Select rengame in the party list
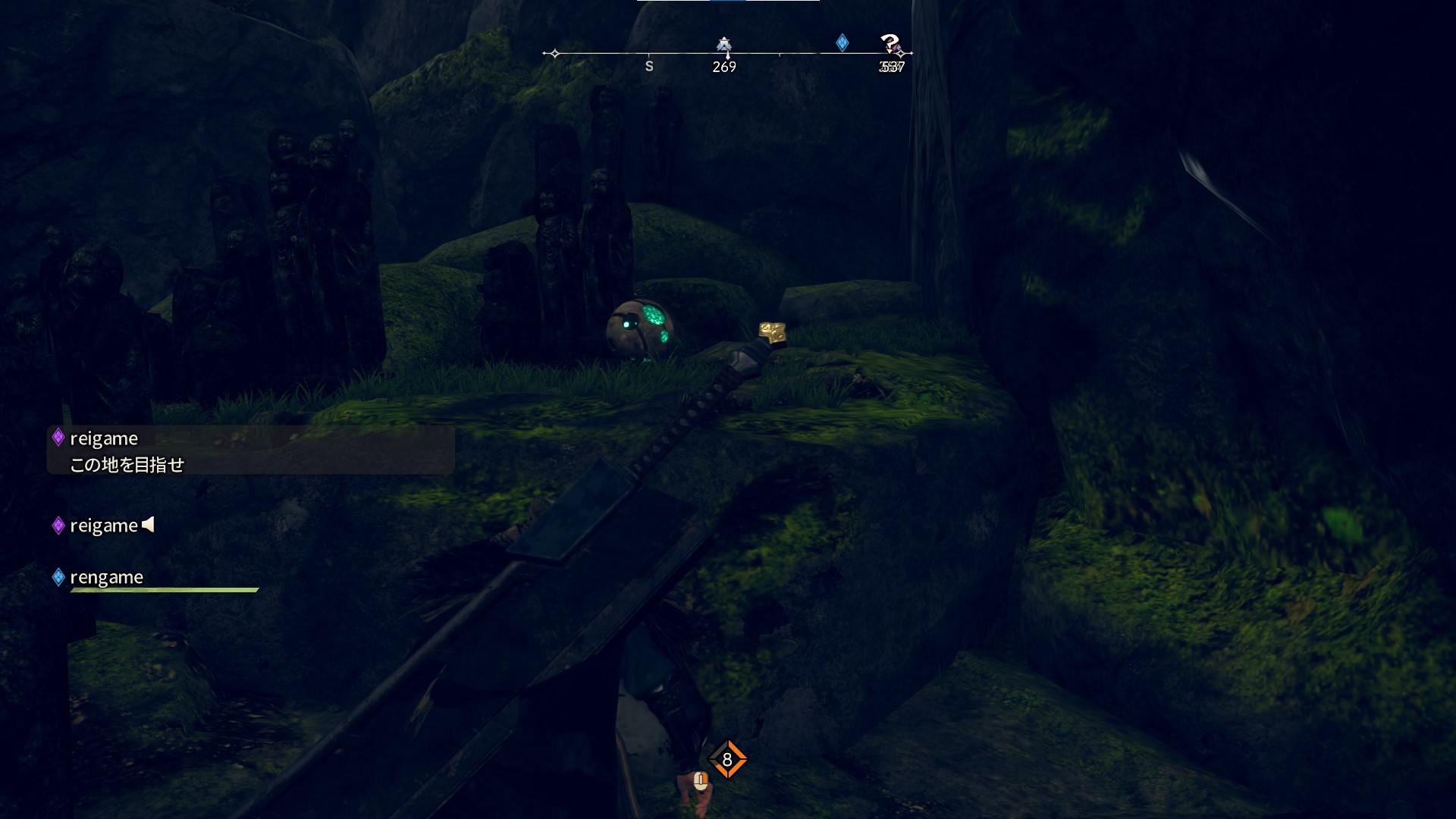 106,578
